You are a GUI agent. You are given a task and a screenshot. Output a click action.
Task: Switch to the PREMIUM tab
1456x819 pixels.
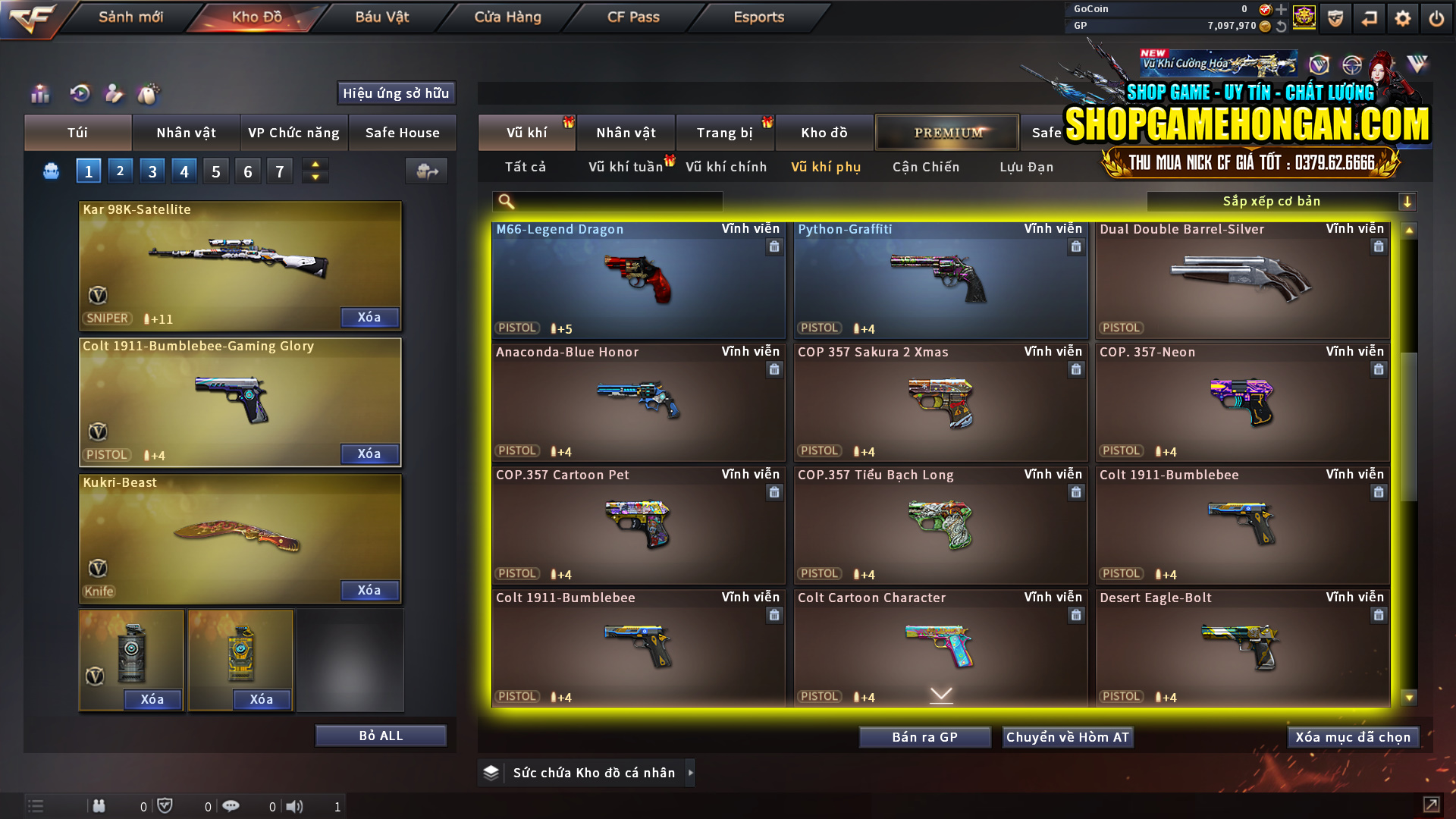946,132
